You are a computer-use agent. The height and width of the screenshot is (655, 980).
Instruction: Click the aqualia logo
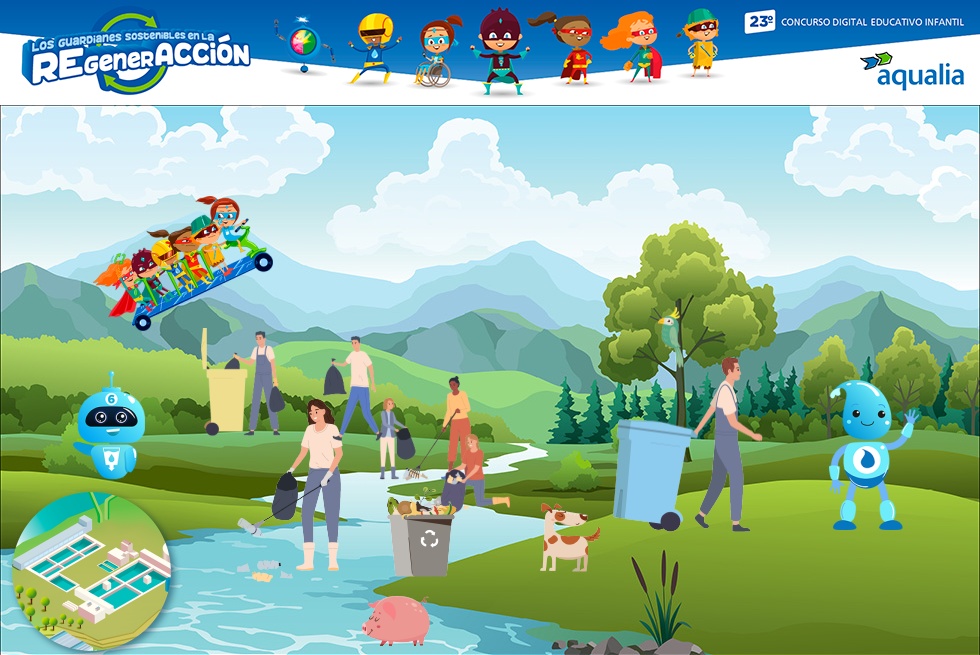point(911,70)
